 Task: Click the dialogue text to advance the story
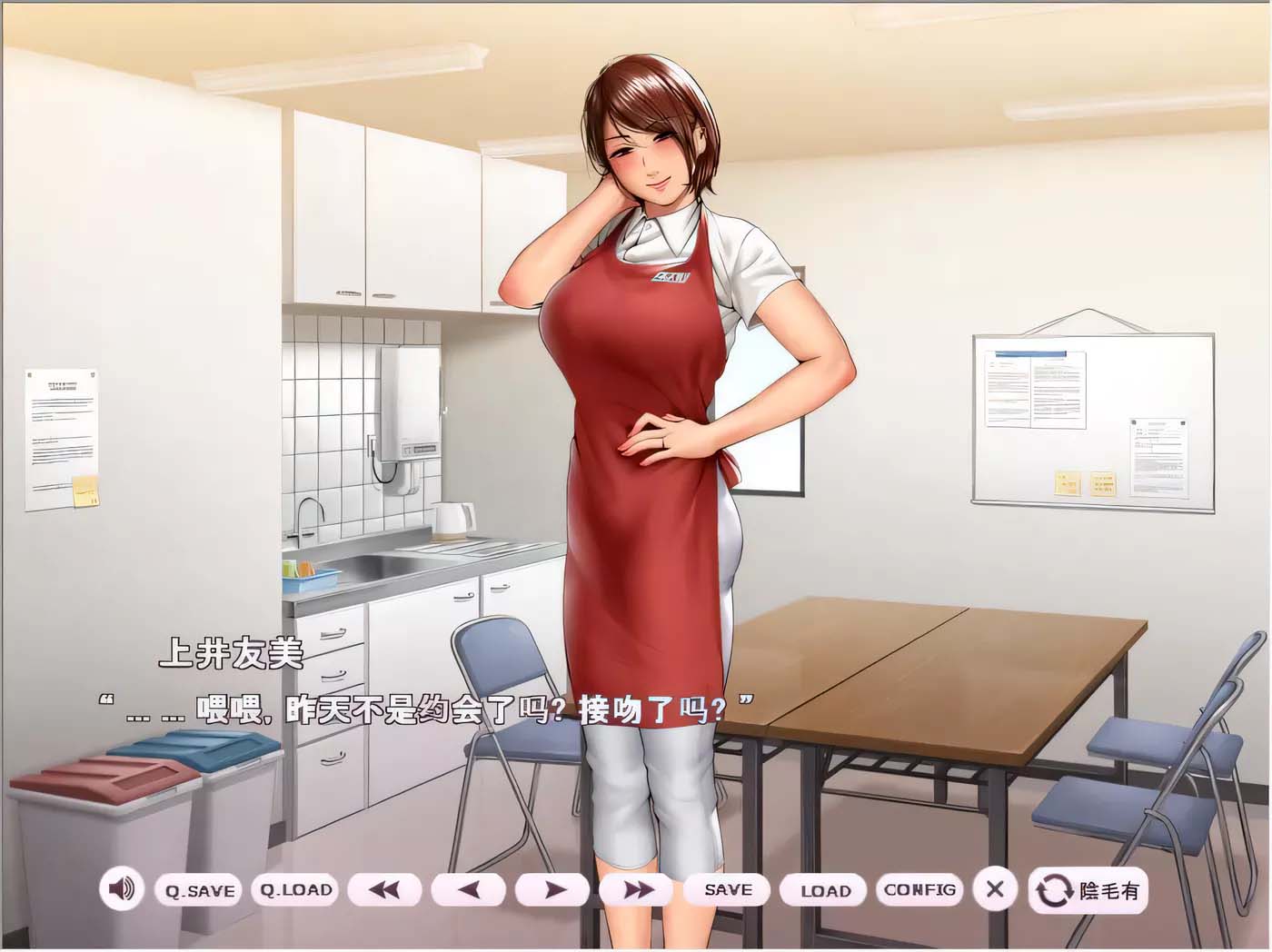tap(427, 707)
